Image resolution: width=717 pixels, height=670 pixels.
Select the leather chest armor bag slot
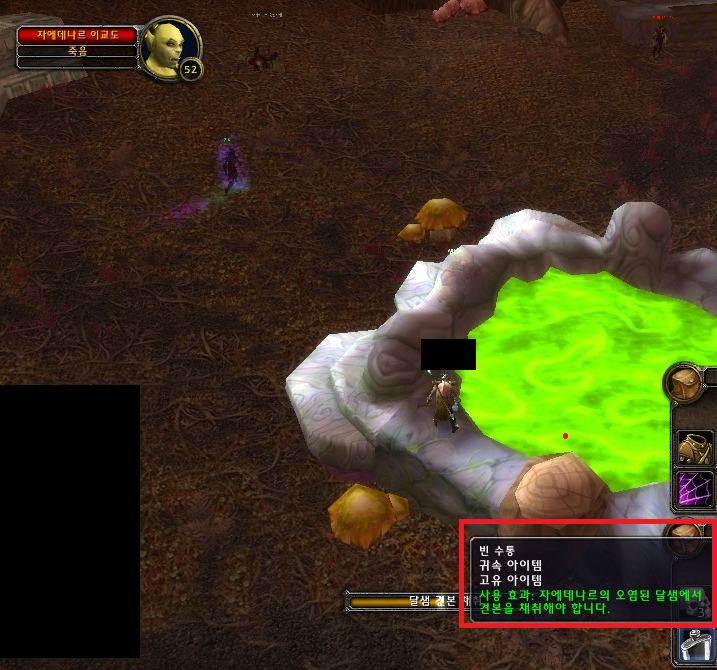(695, 447)
